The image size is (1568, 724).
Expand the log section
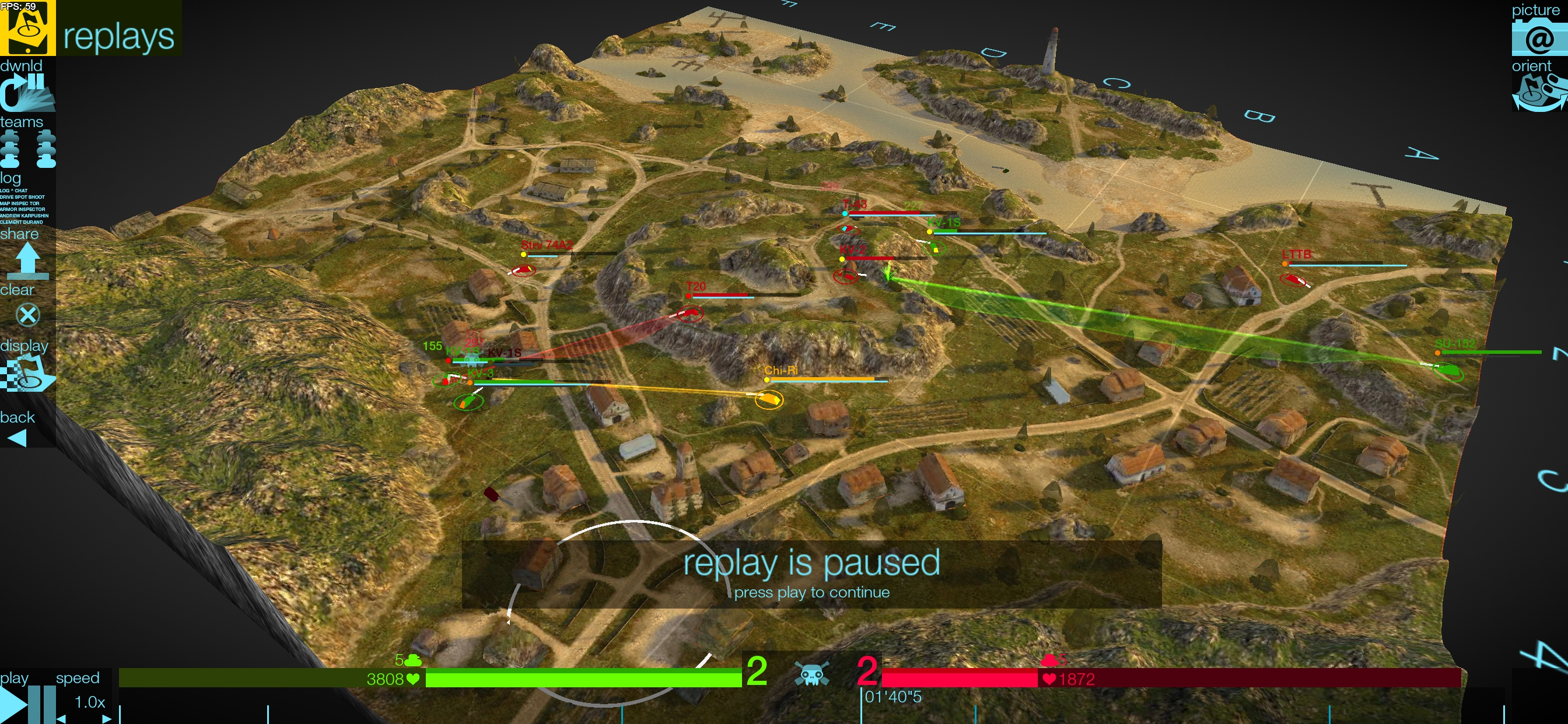(x=12, y=178)
